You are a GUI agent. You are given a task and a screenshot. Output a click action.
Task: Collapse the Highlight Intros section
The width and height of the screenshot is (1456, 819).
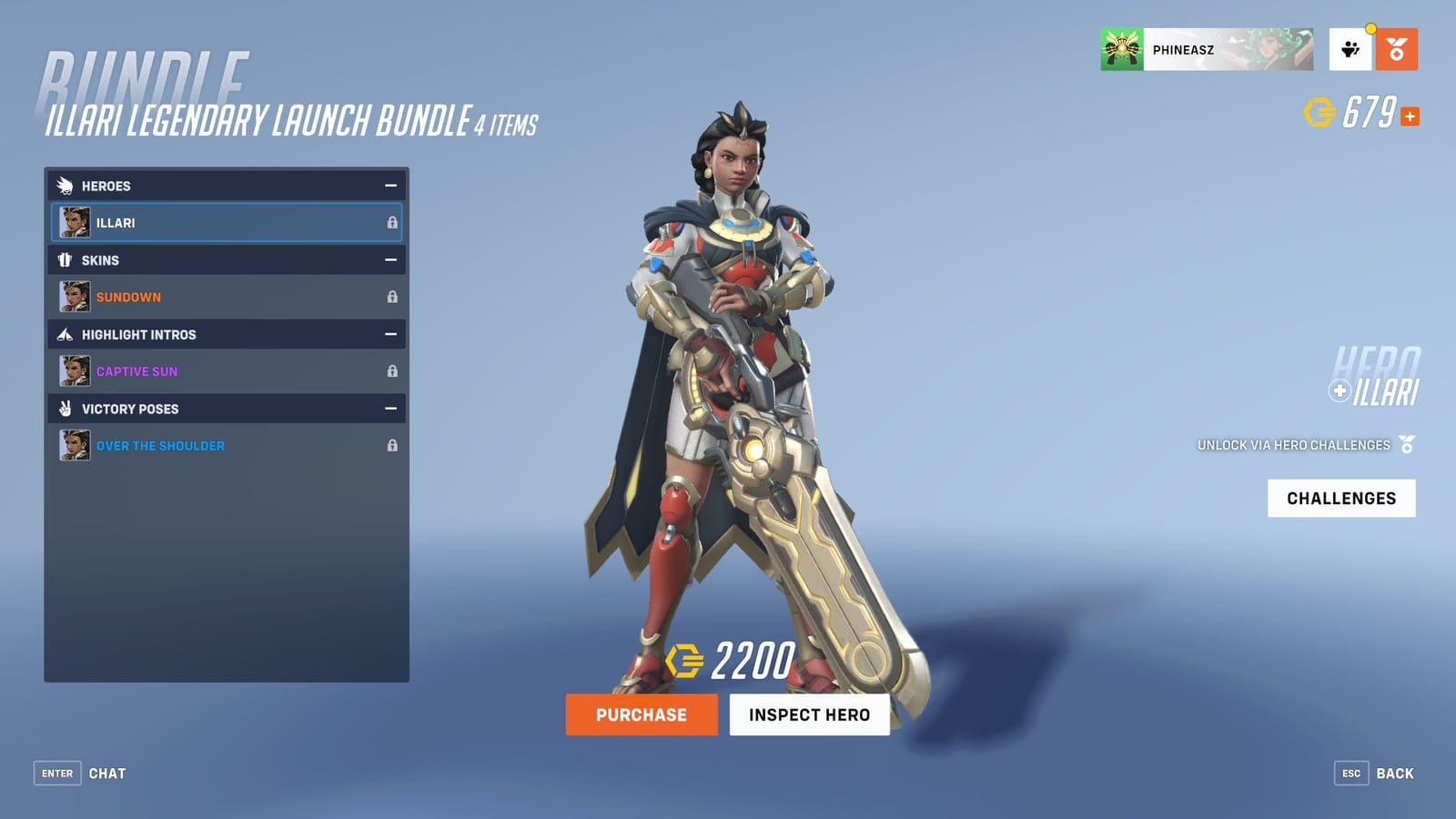[391, 335]
